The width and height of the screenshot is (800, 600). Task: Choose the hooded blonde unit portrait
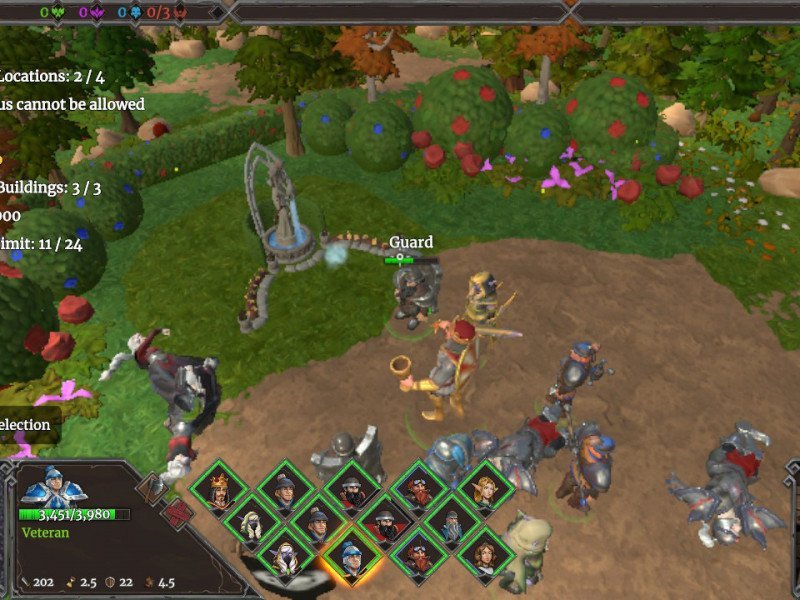(252, 521)
